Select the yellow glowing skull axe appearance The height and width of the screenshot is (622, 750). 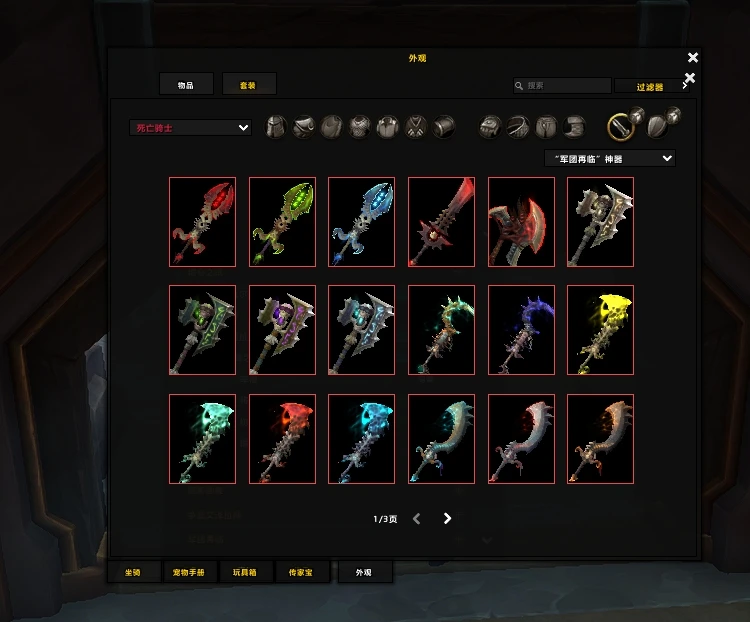[x=600, y=330]
